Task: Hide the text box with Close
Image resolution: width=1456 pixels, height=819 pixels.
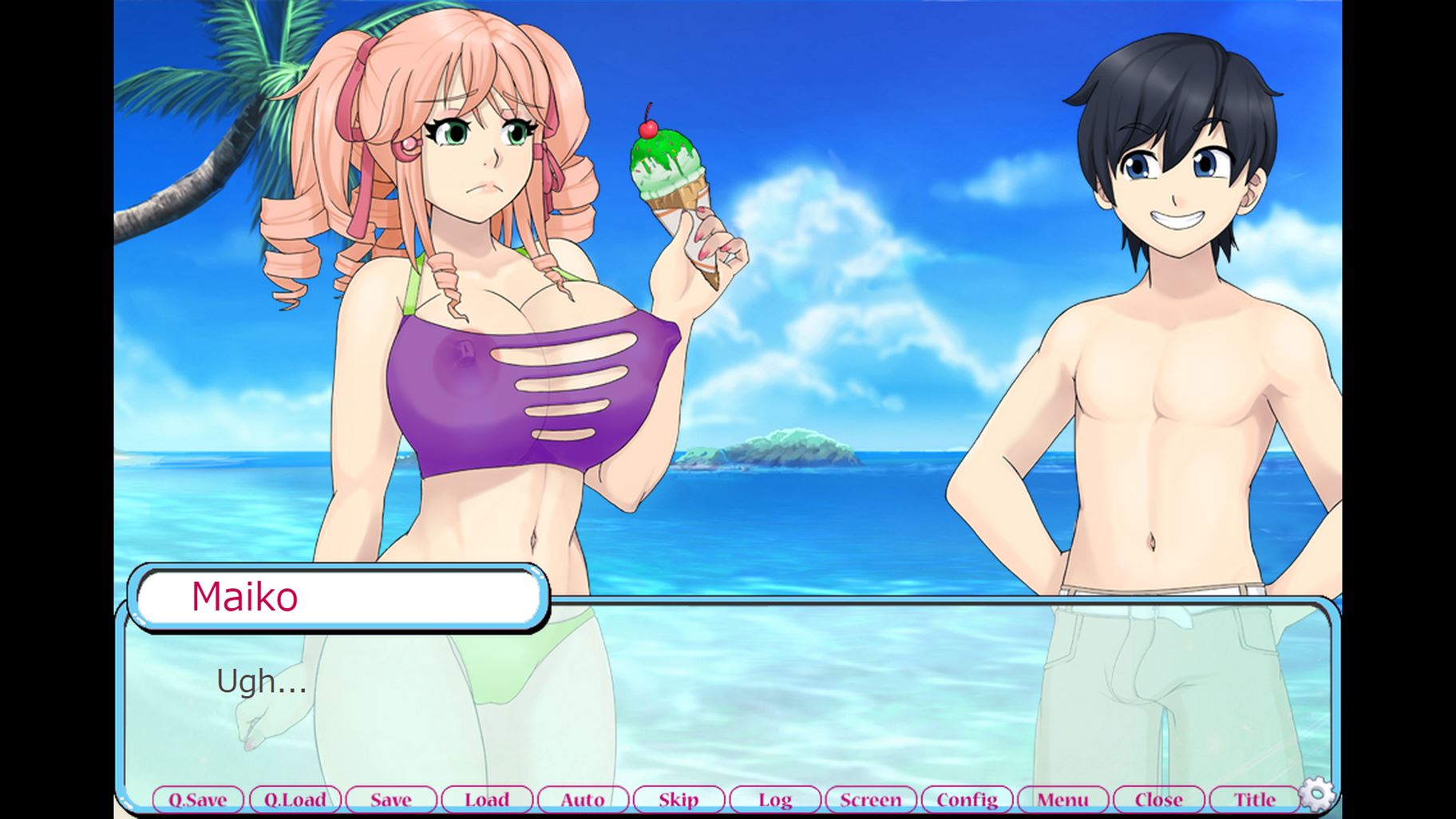Action: point(1159,799)
